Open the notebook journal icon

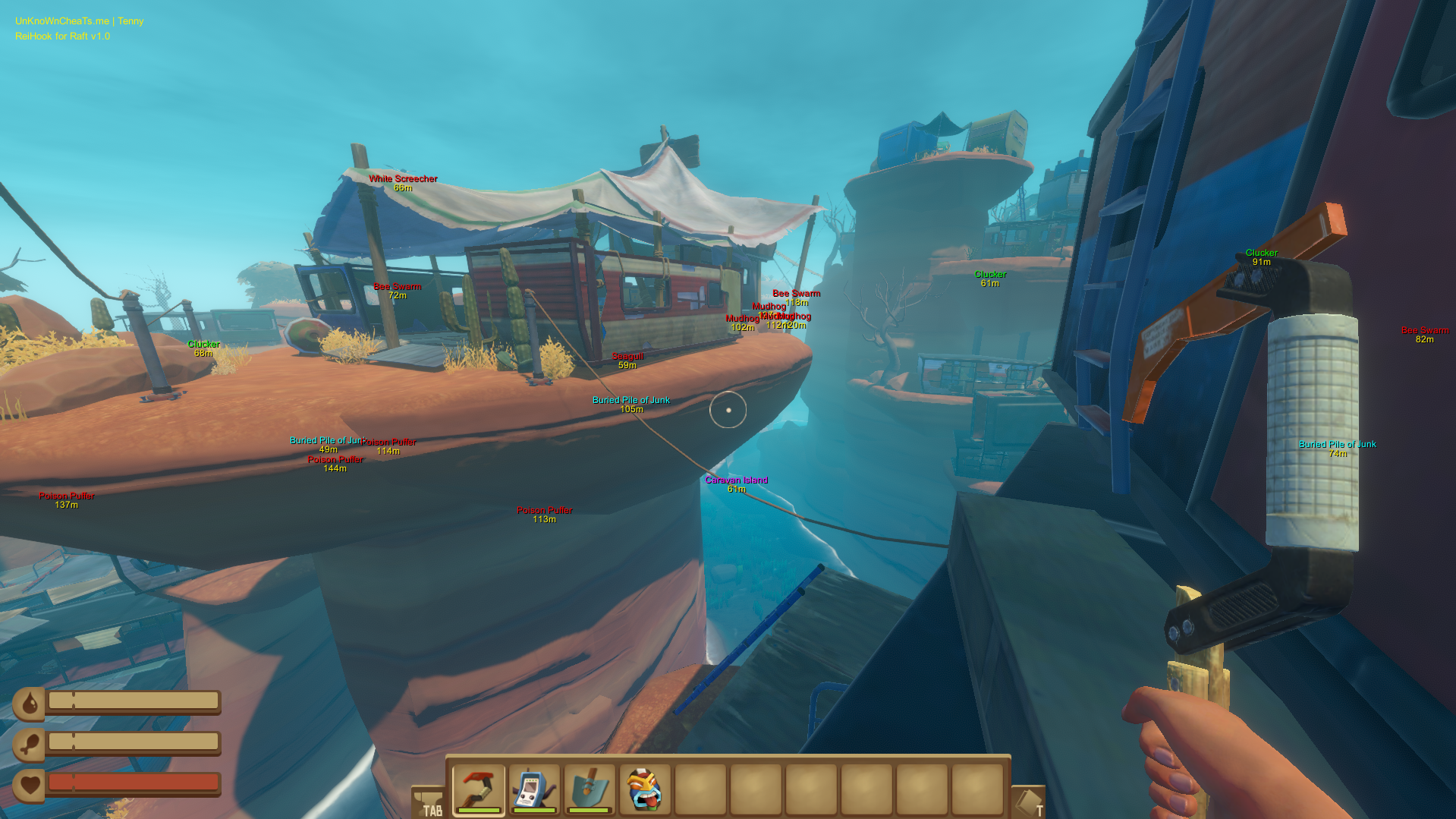[x=1028, y=802]
